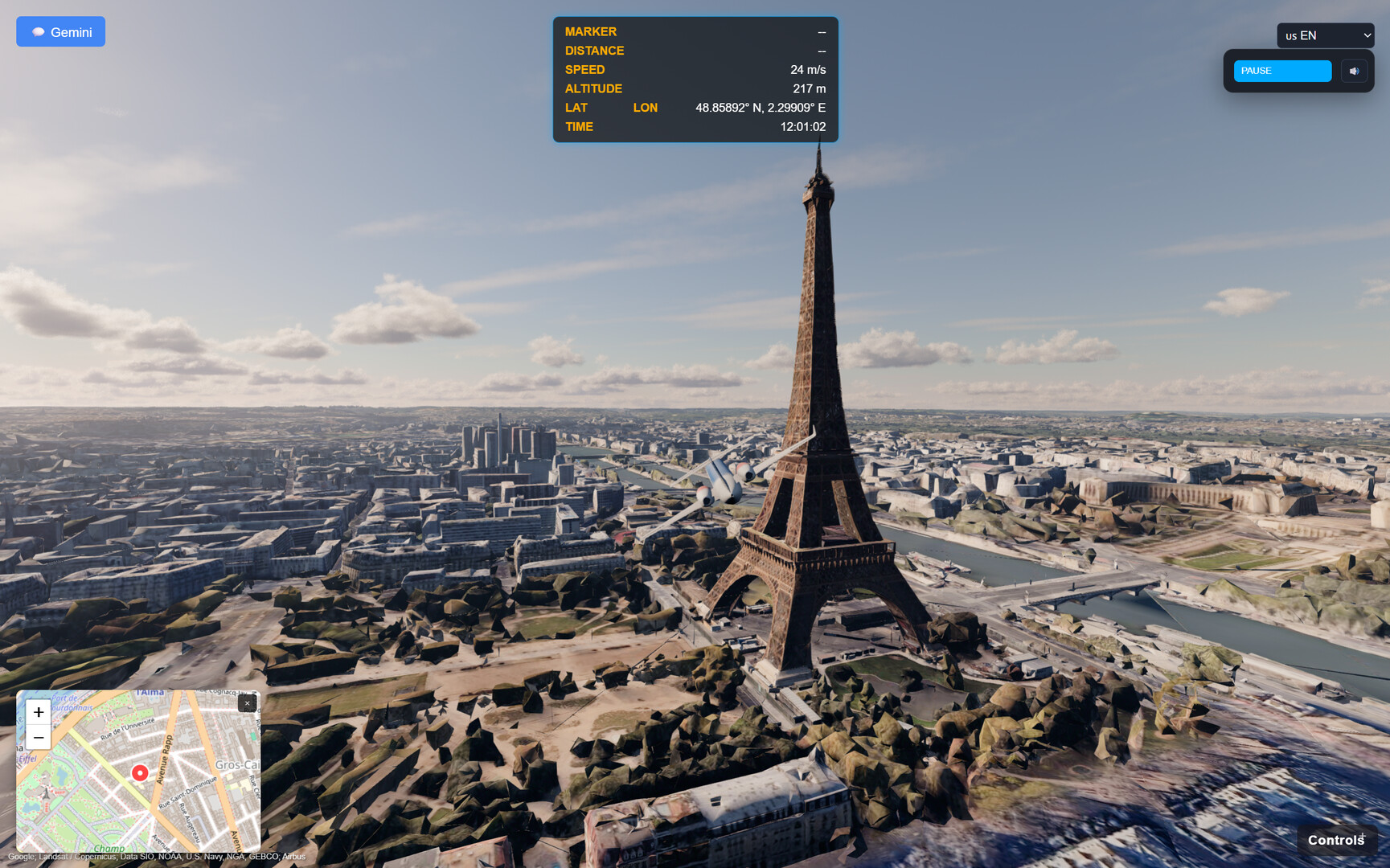1390x868 pixels.
Task: Expand the language selector chevron
Action: (1367, 35)
